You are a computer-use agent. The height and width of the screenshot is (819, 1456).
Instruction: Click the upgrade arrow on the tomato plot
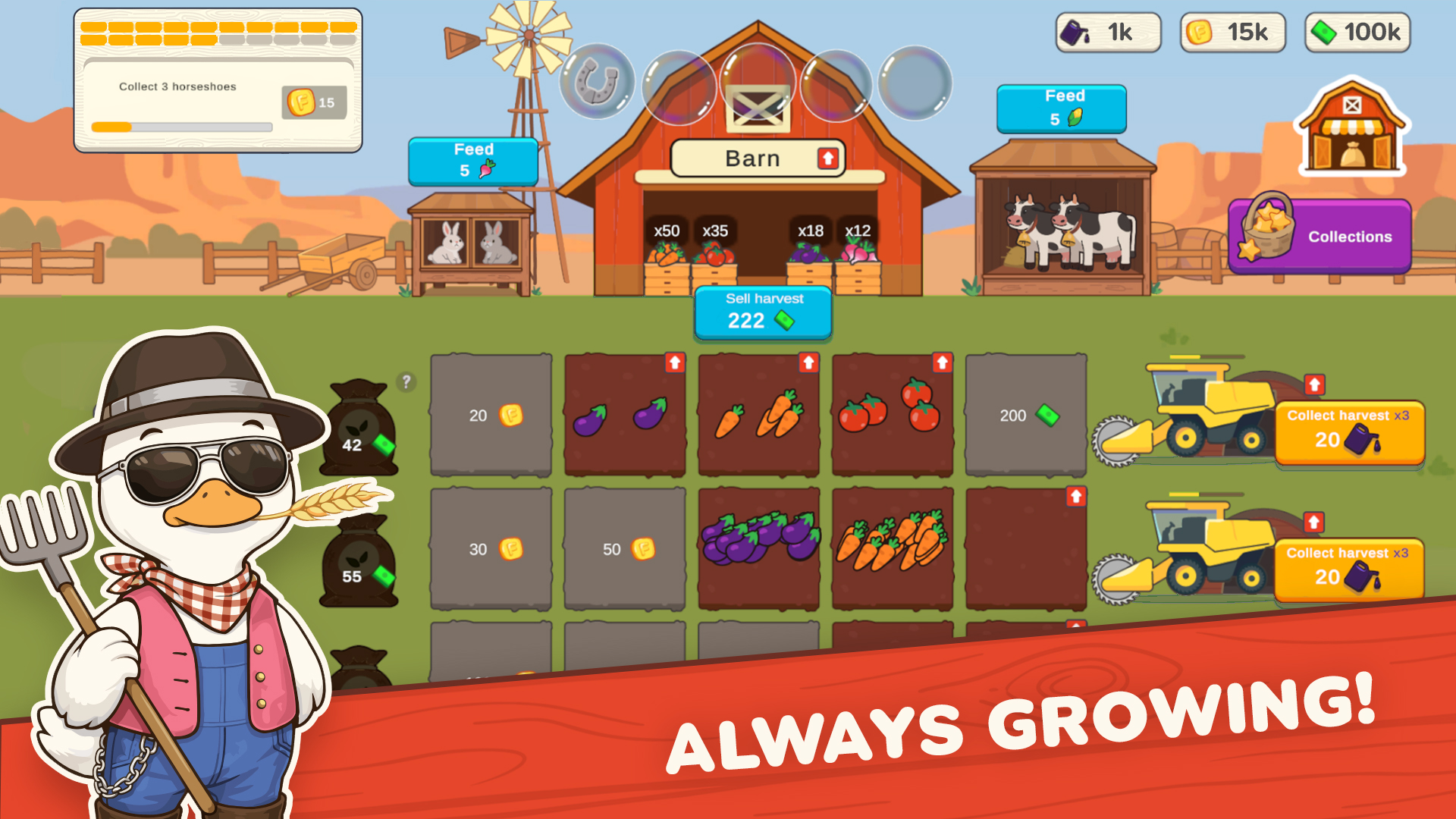click(941, 363)
